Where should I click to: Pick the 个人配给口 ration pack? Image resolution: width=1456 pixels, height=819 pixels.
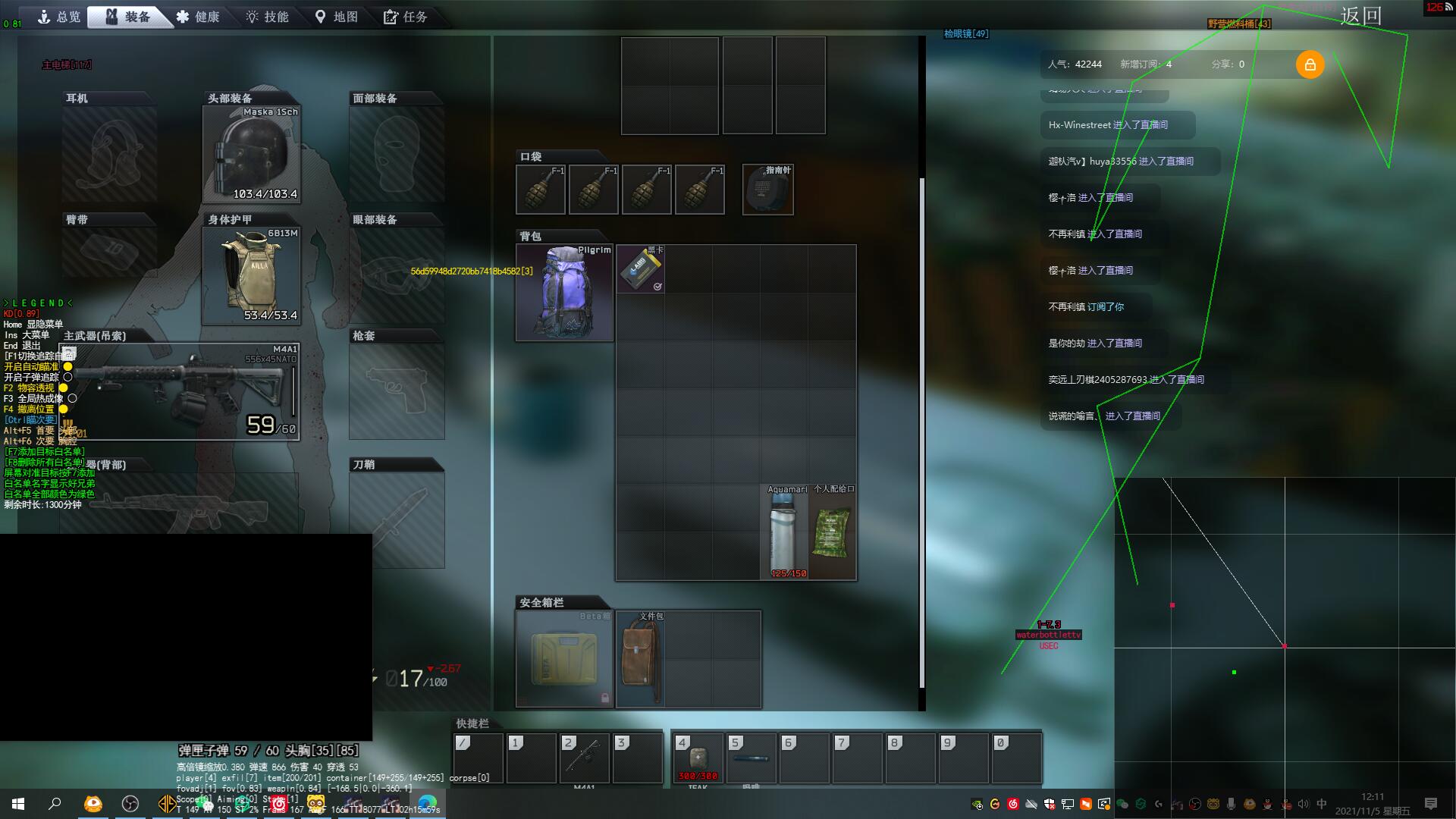832,532
